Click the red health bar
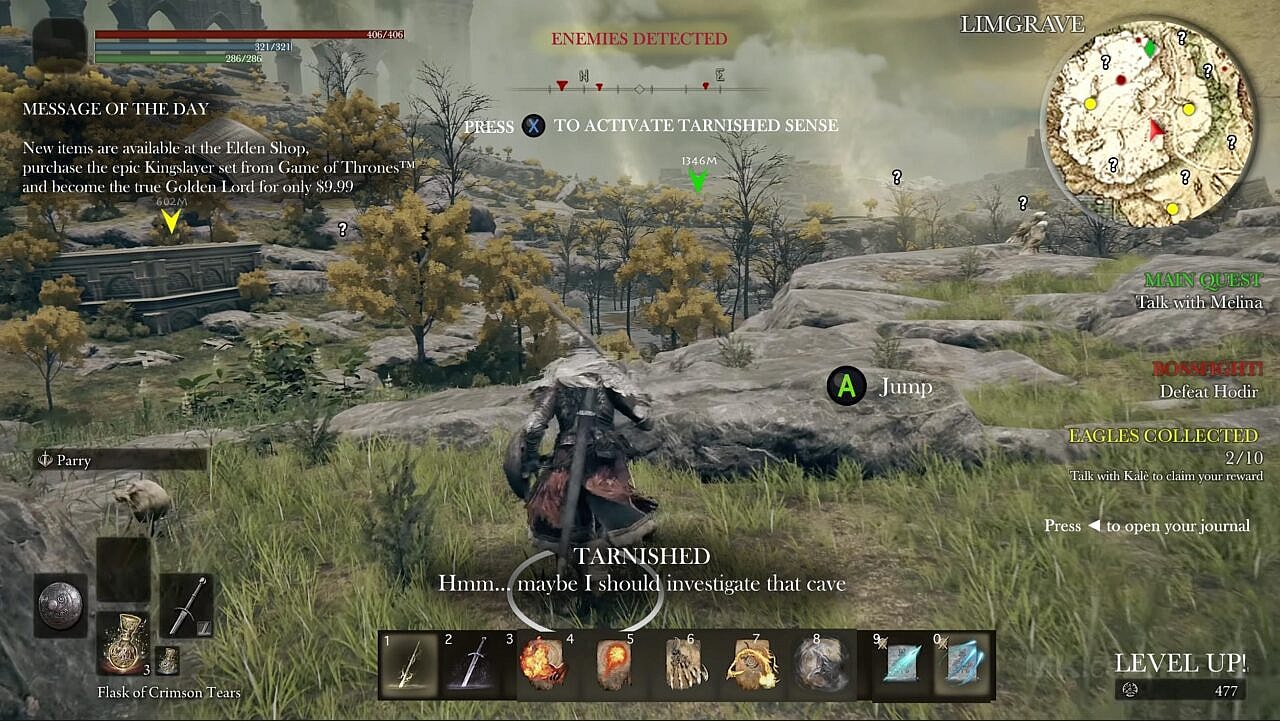Screen dimensions: 1280x721 coord(251,33)
